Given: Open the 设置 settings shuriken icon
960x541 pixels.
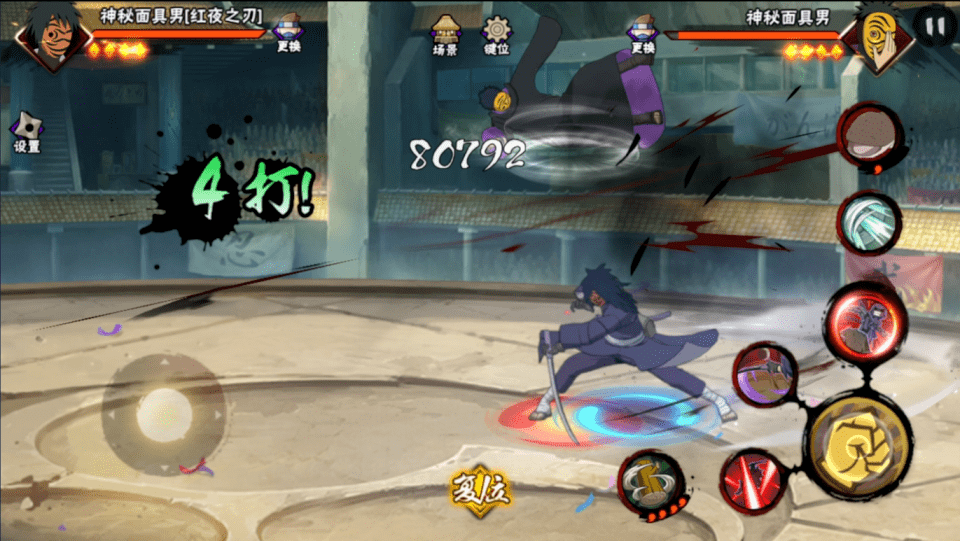Looking at the screenshot, I should click(x=26, y=132).
